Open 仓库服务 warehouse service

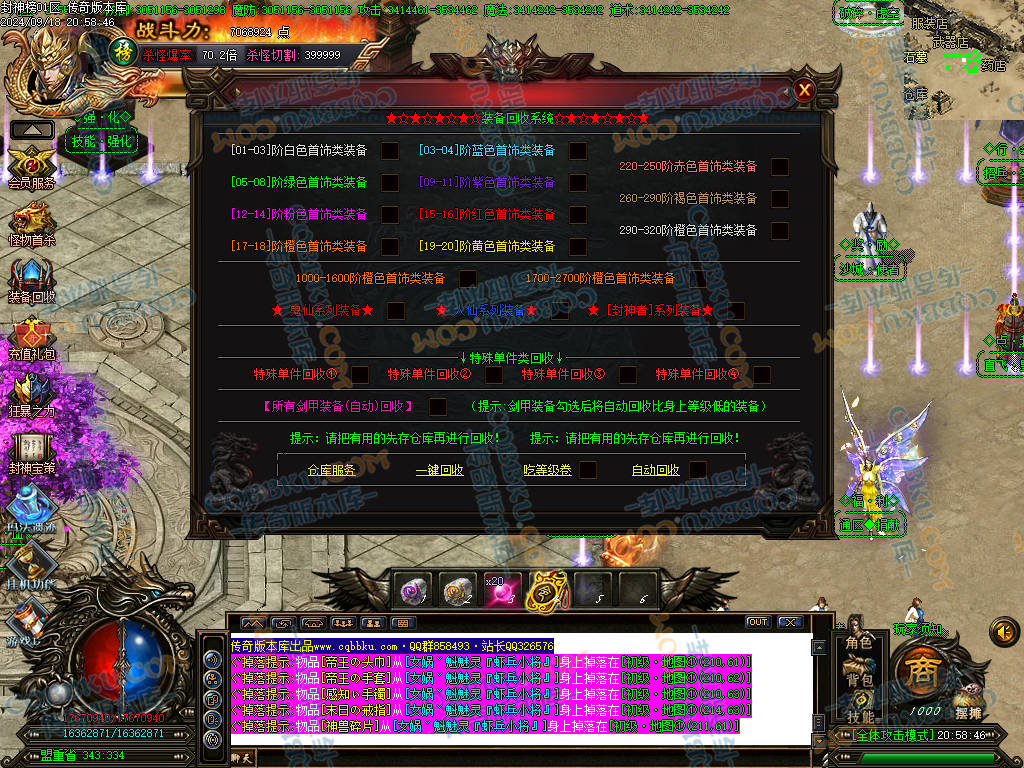click(x=332, y=470)
